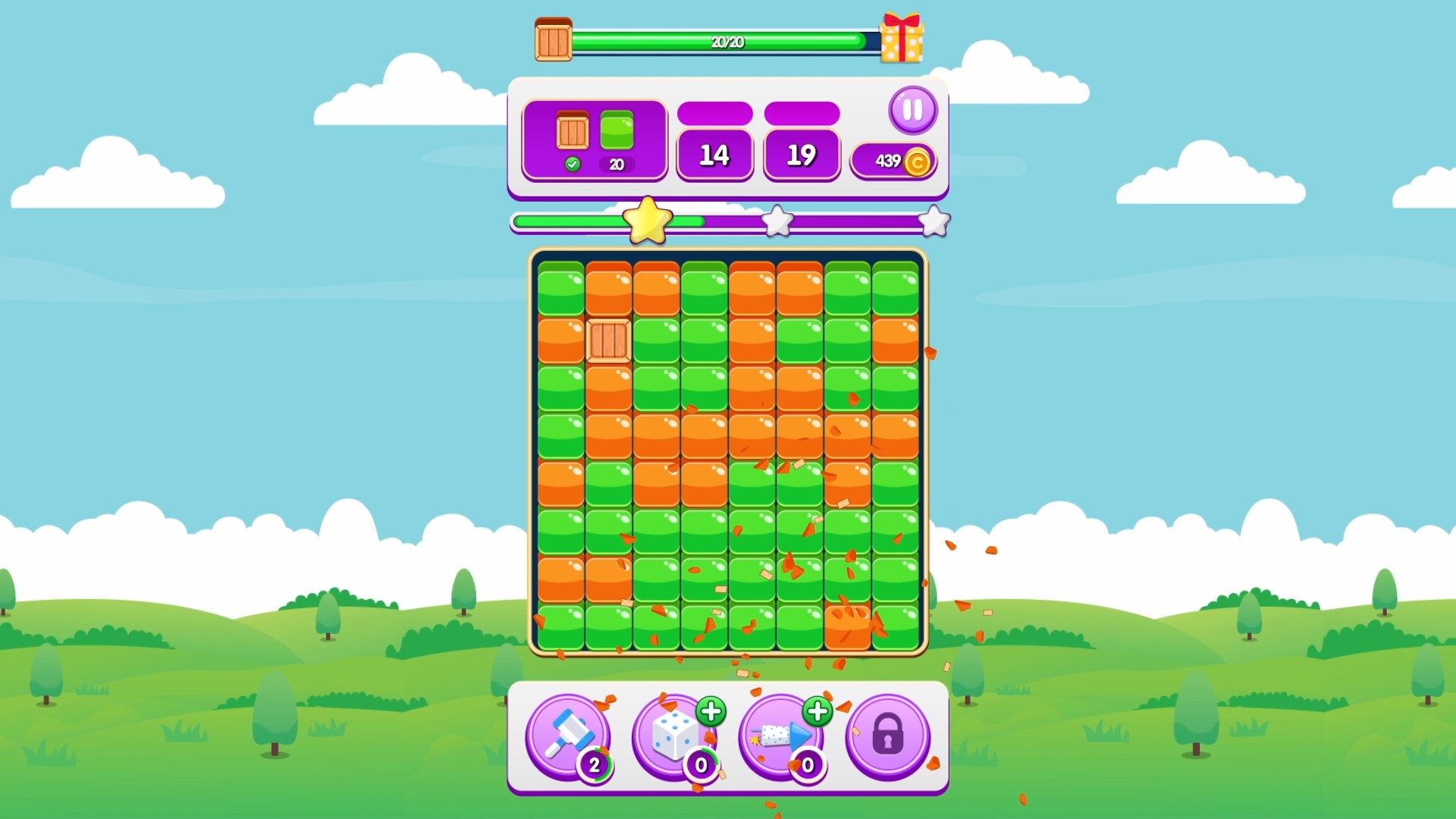Click the plus badge on the firecracker booster
The image size is (1456, 819).
tap(817, 710)
